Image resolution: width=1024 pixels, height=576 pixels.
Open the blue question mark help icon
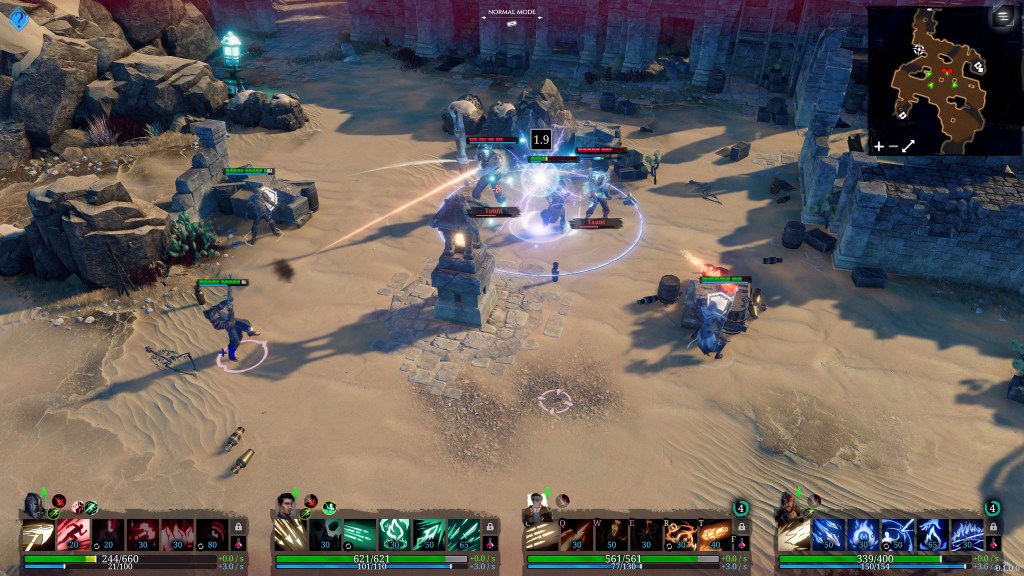coord(18,17)
